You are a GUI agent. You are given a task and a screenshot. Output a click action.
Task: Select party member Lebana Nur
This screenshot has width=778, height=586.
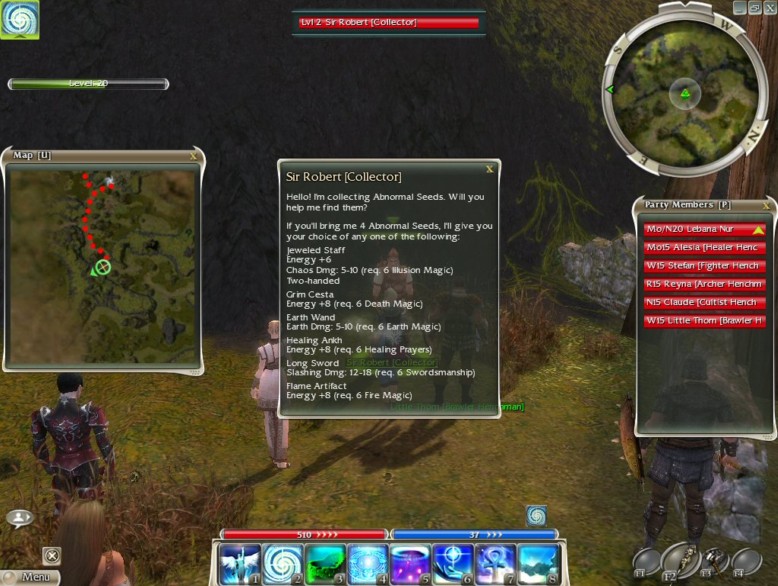(x=704, y=229)
